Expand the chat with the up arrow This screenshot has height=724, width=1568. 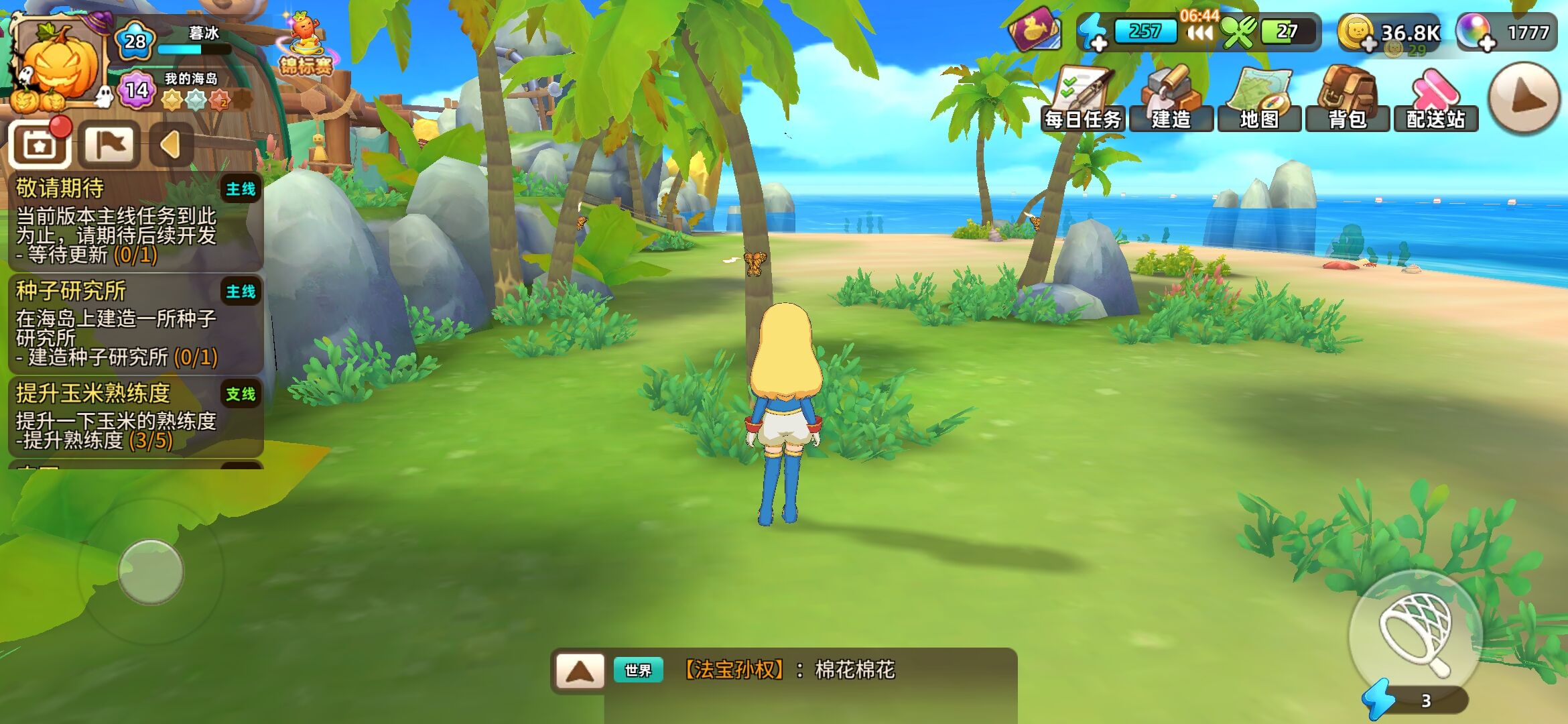(x=580, y=670)
